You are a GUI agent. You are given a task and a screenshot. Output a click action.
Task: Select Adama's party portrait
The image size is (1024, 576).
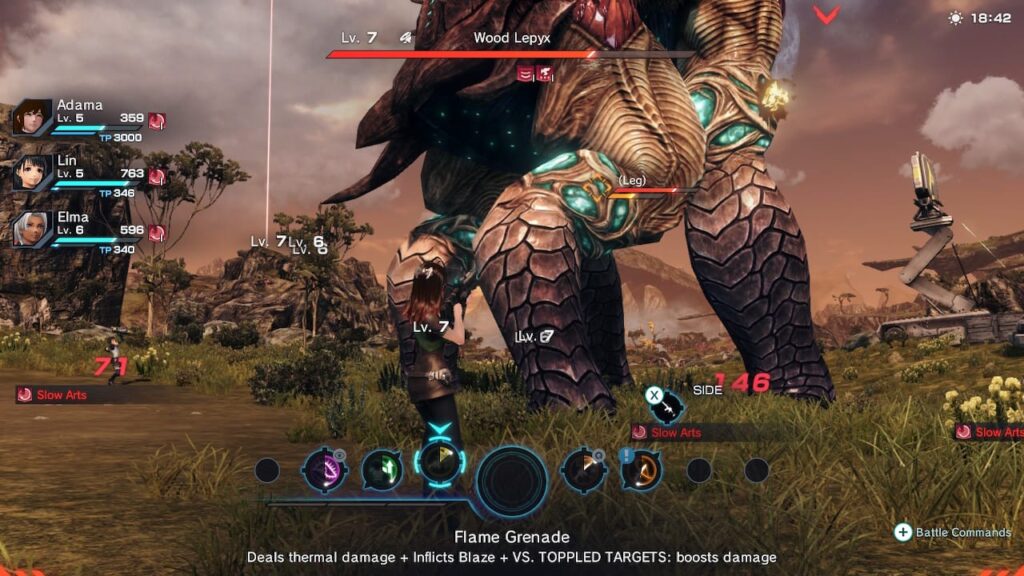click(x=32, y=117)
